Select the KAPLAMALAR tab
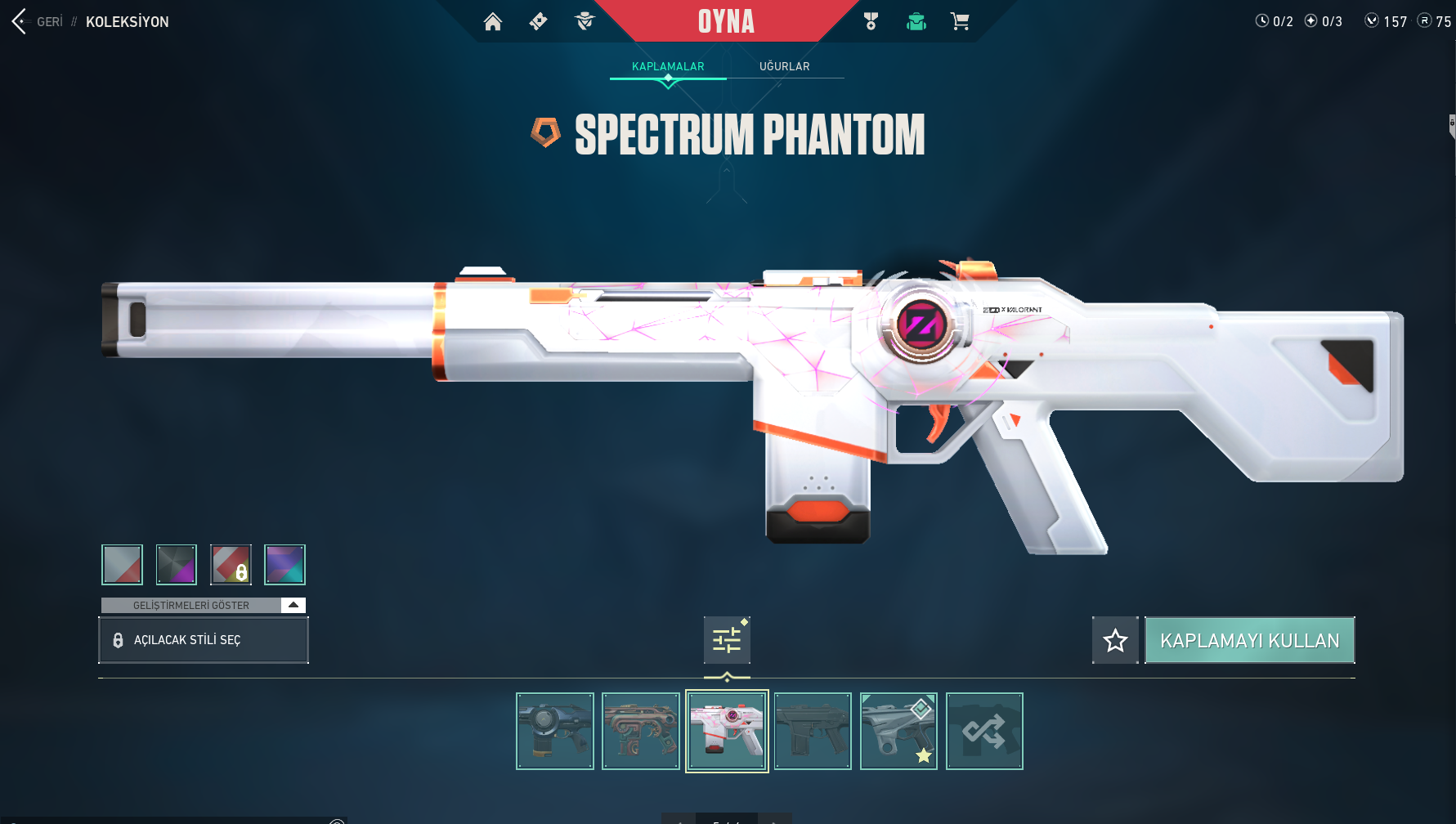Image resolution: width=1456 pixels, height=824 pixels. pyautogui.click(x=668, y=66)
